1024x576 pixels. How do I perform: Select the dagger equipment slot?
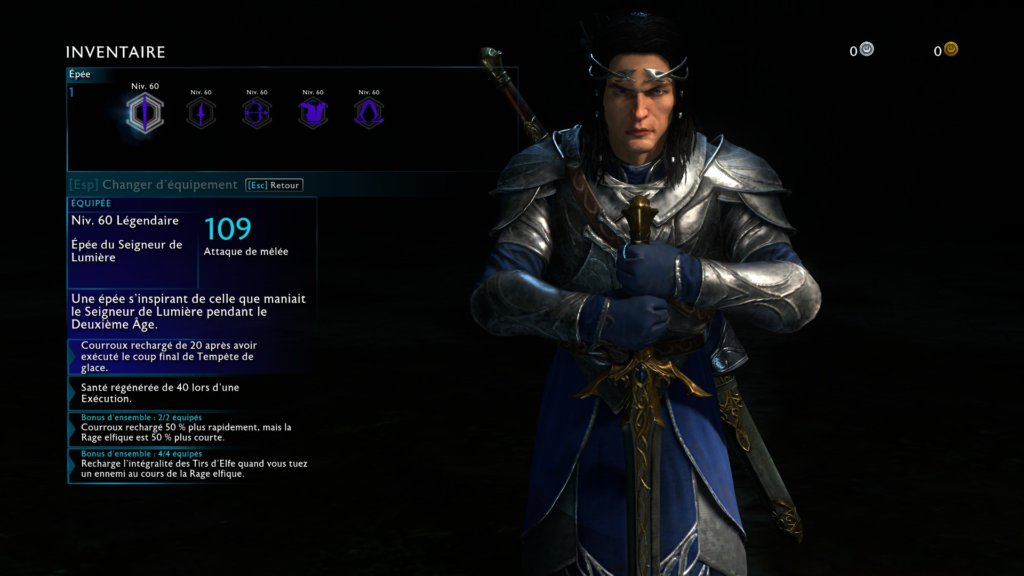(x=201, y=114)
